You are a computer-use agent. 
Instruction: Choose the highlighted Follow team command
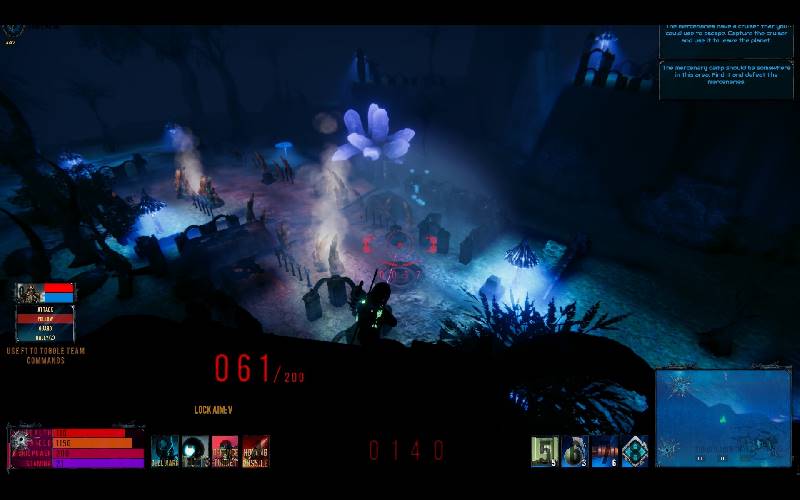click(x=45, y=319)
